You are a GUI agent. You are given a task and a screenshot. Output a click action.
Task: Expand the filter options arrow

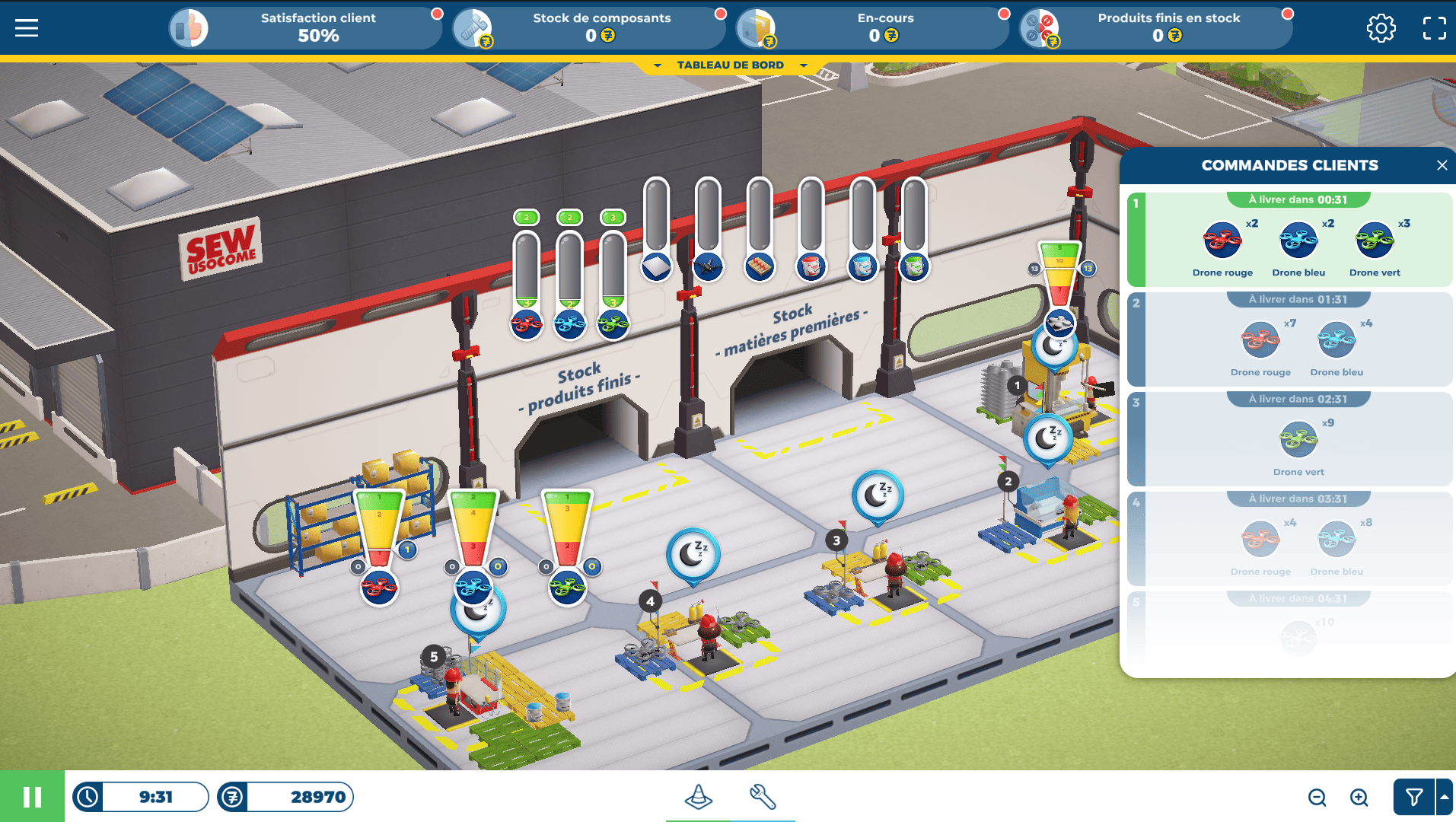point(1444,797)
